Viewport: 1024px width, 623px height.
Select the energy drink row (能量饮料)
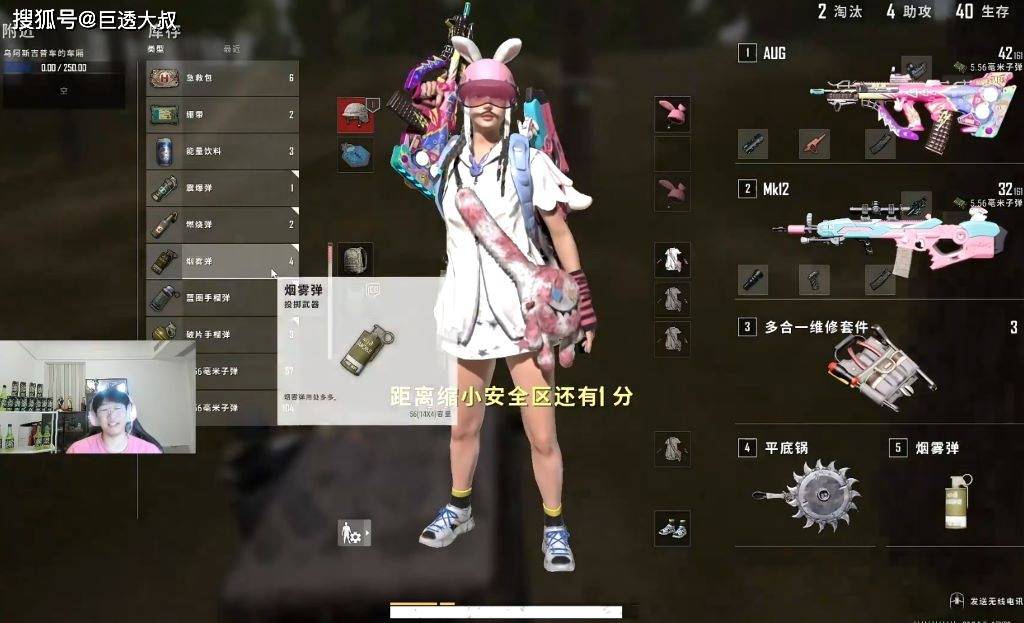click(x=222, y=152)
